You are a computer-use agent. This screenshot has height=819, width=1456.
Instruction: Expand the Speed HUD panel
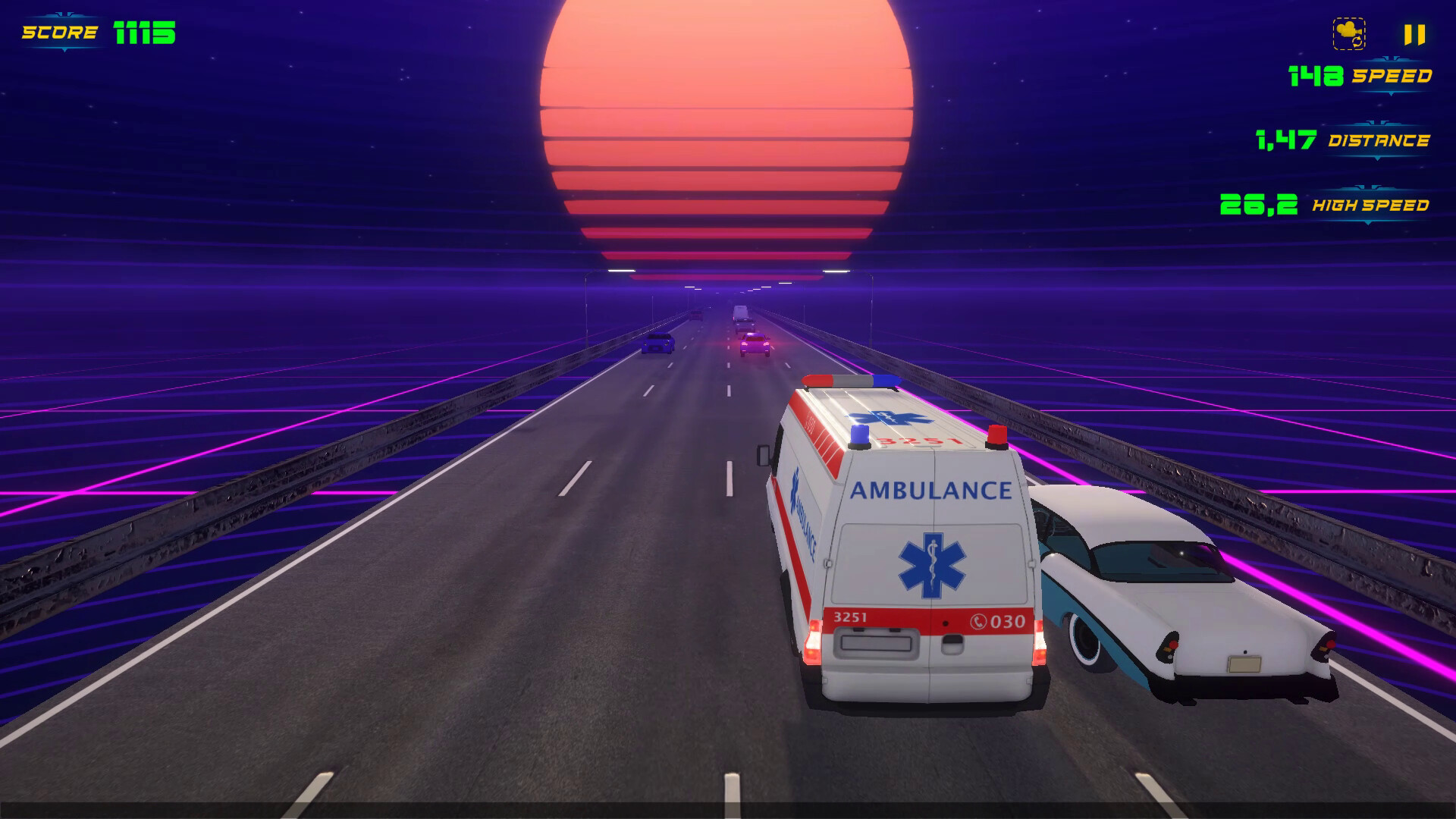coord(1392,75)
